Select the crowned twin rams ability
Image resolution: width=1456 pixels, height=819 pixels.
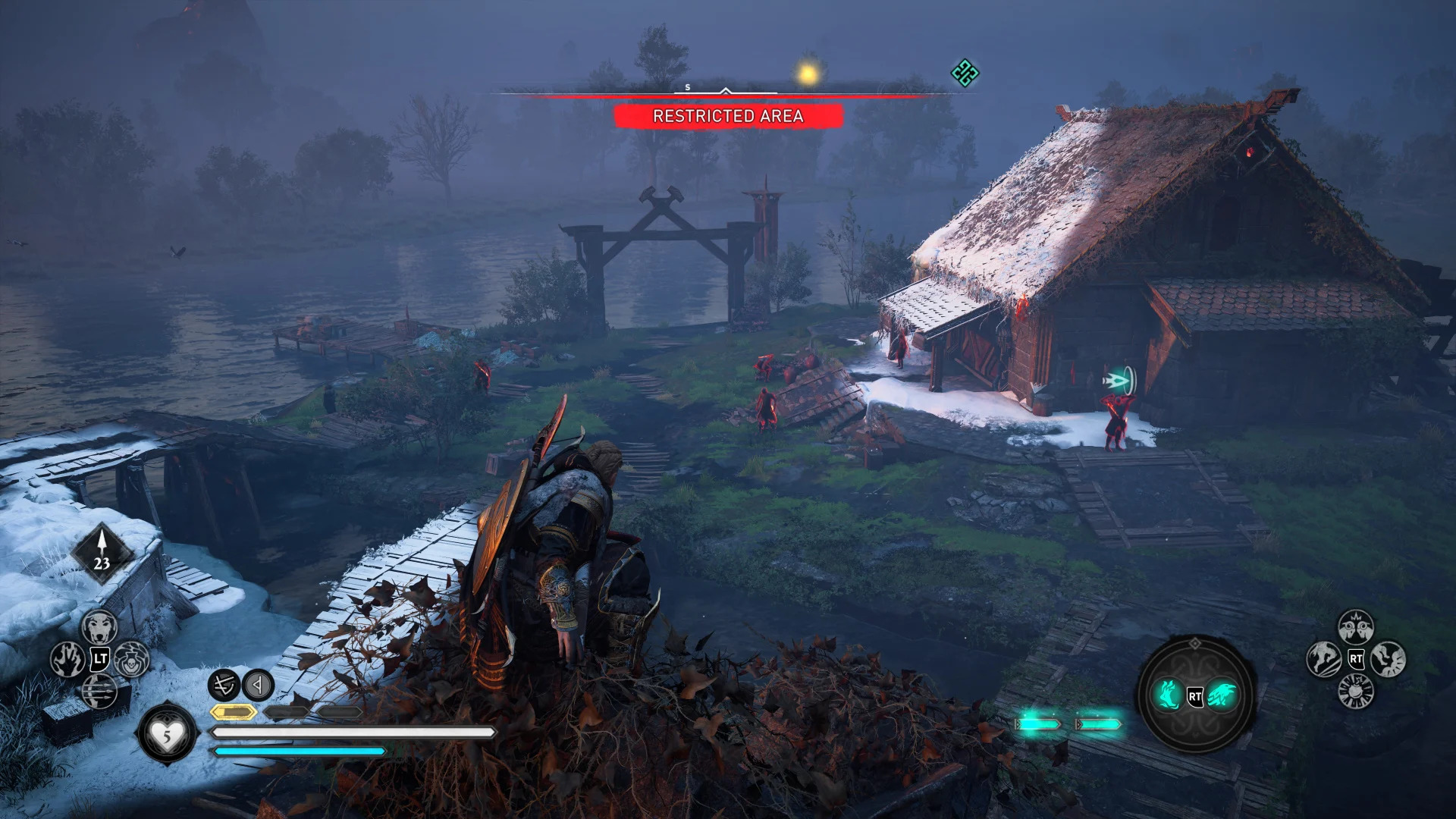pyautogui.click(x=1355, y=627)
